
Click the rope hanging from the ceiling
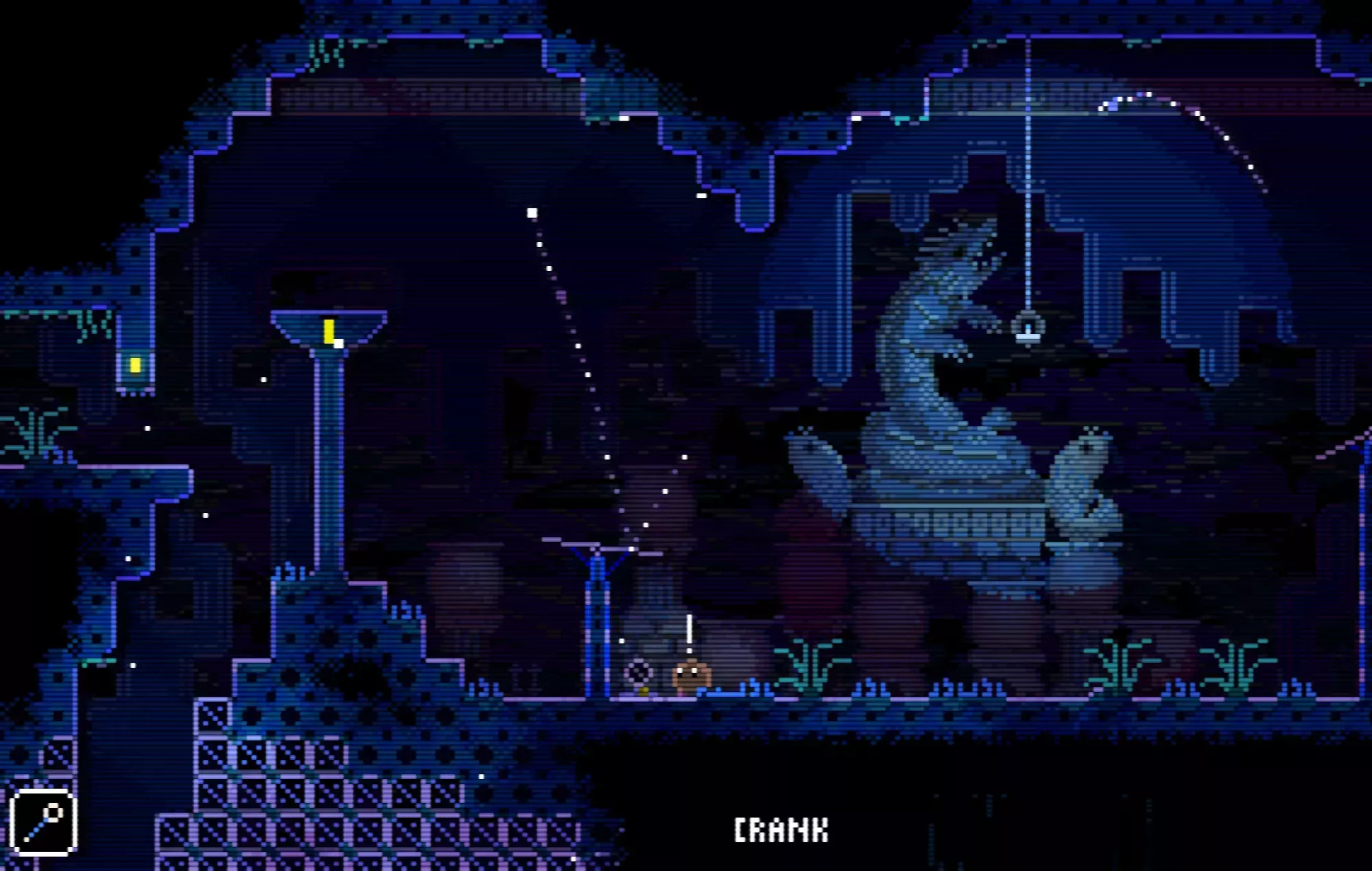click(x=1027, y=171)
